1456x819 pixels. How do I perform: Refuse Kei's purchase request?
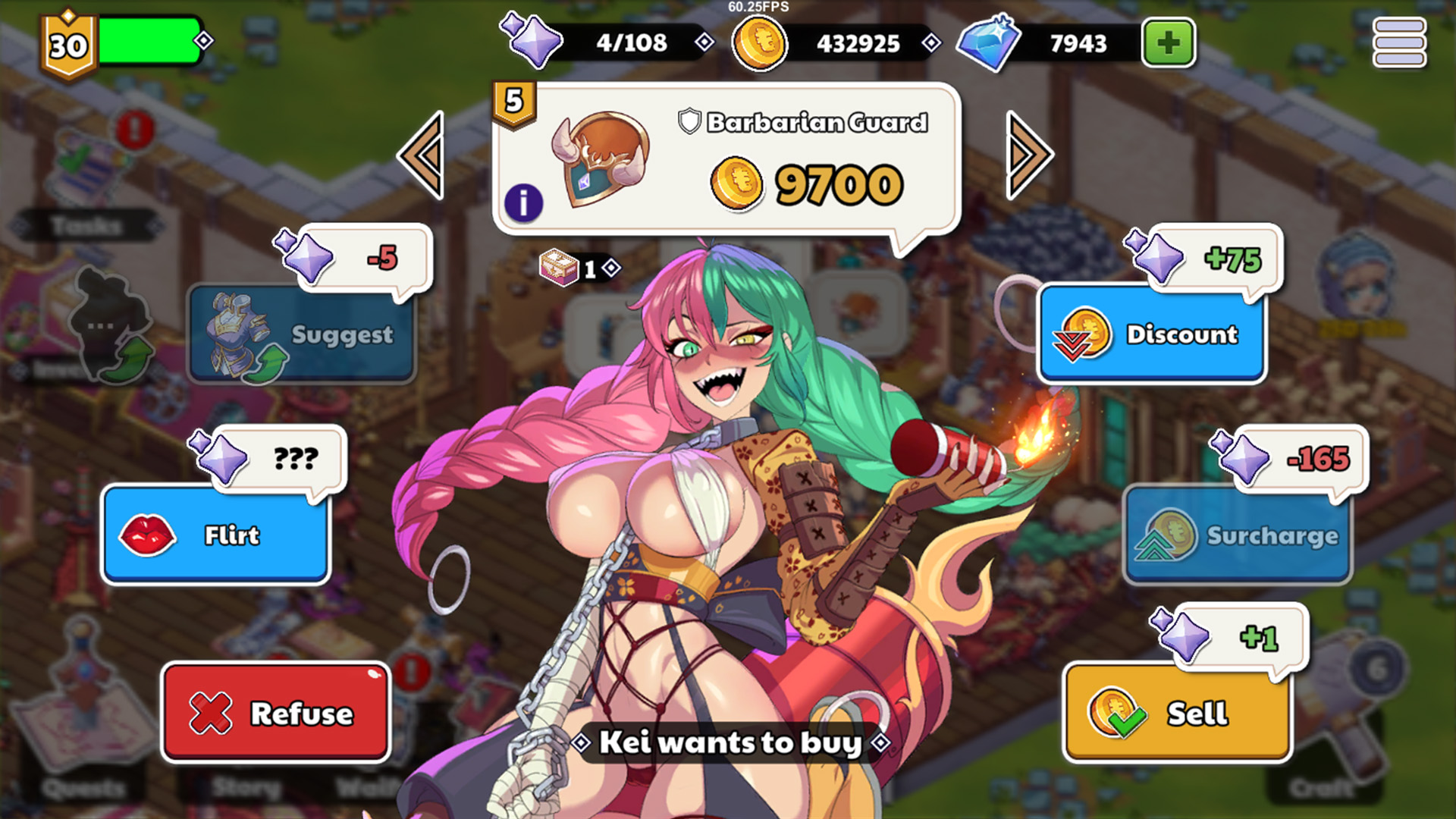pyautogui.click(x=276, y=713)
